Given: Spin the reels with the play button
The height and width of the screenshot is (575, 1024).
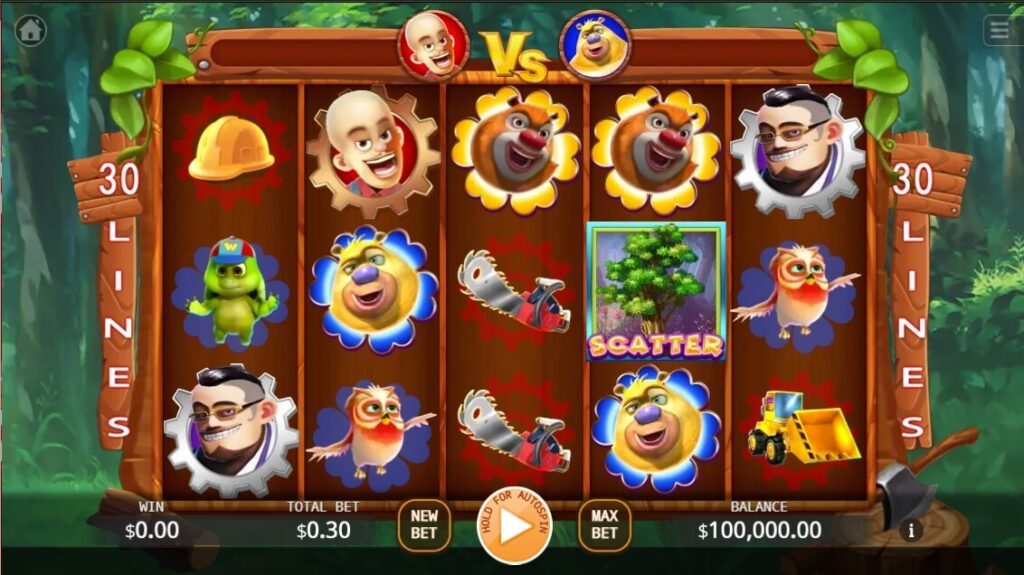Looking at the screenshot, I should (514, 526).
